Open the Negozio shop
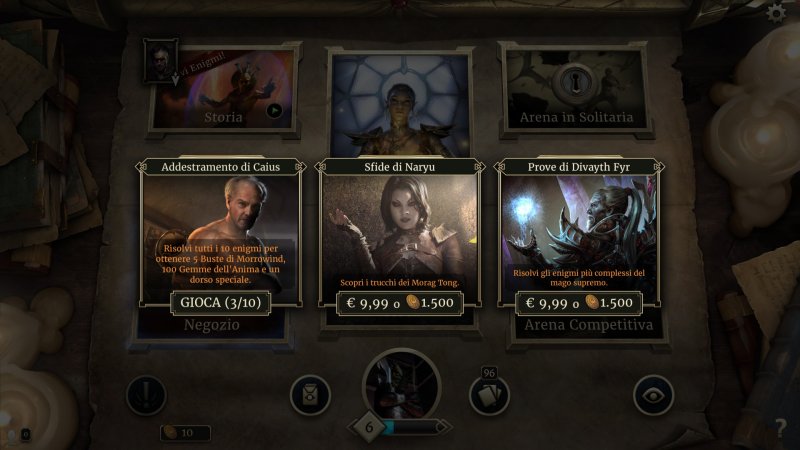 (212, 326)
